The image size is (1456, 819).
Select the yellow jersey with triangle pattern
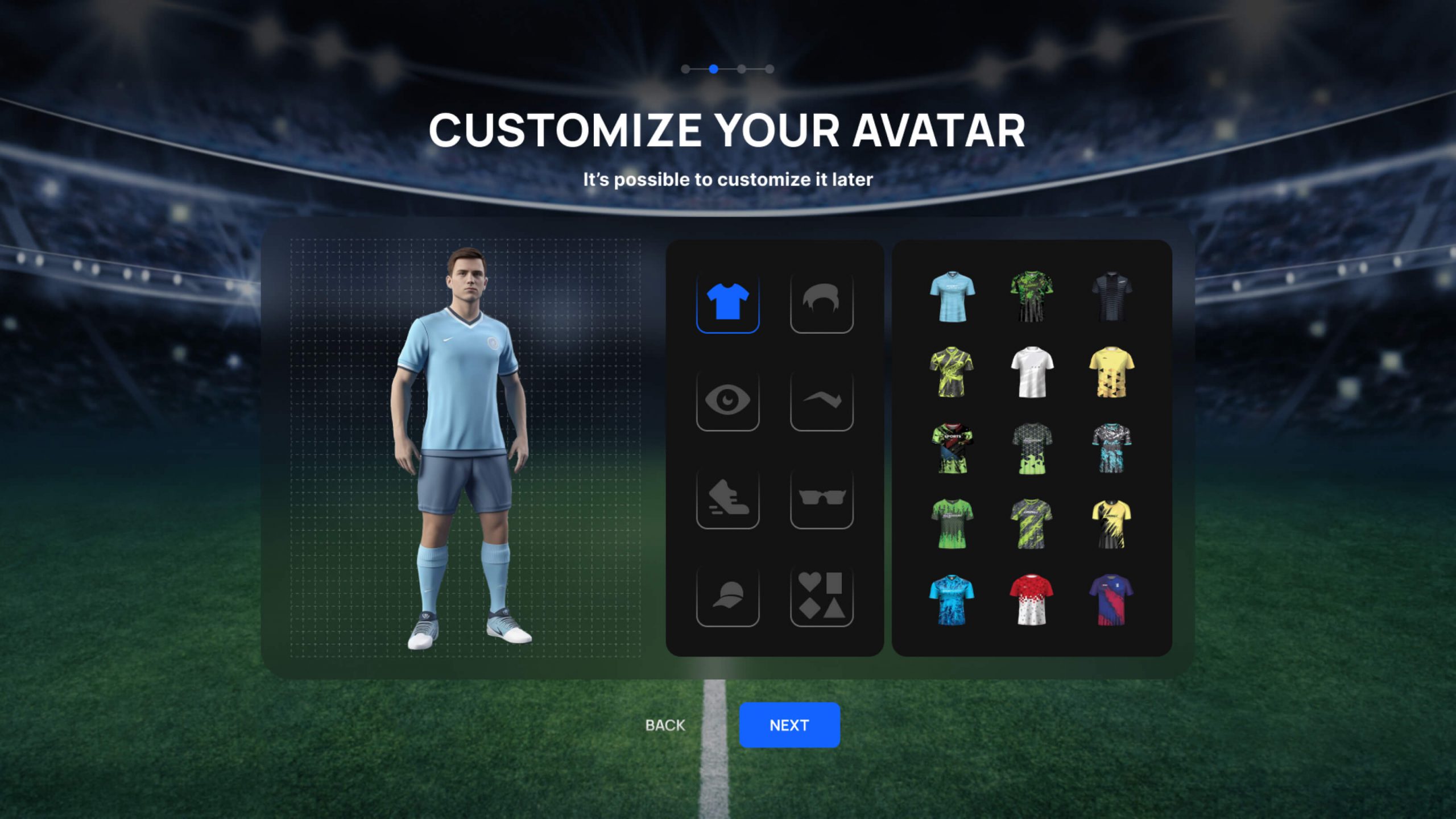tap(1111, 372)
